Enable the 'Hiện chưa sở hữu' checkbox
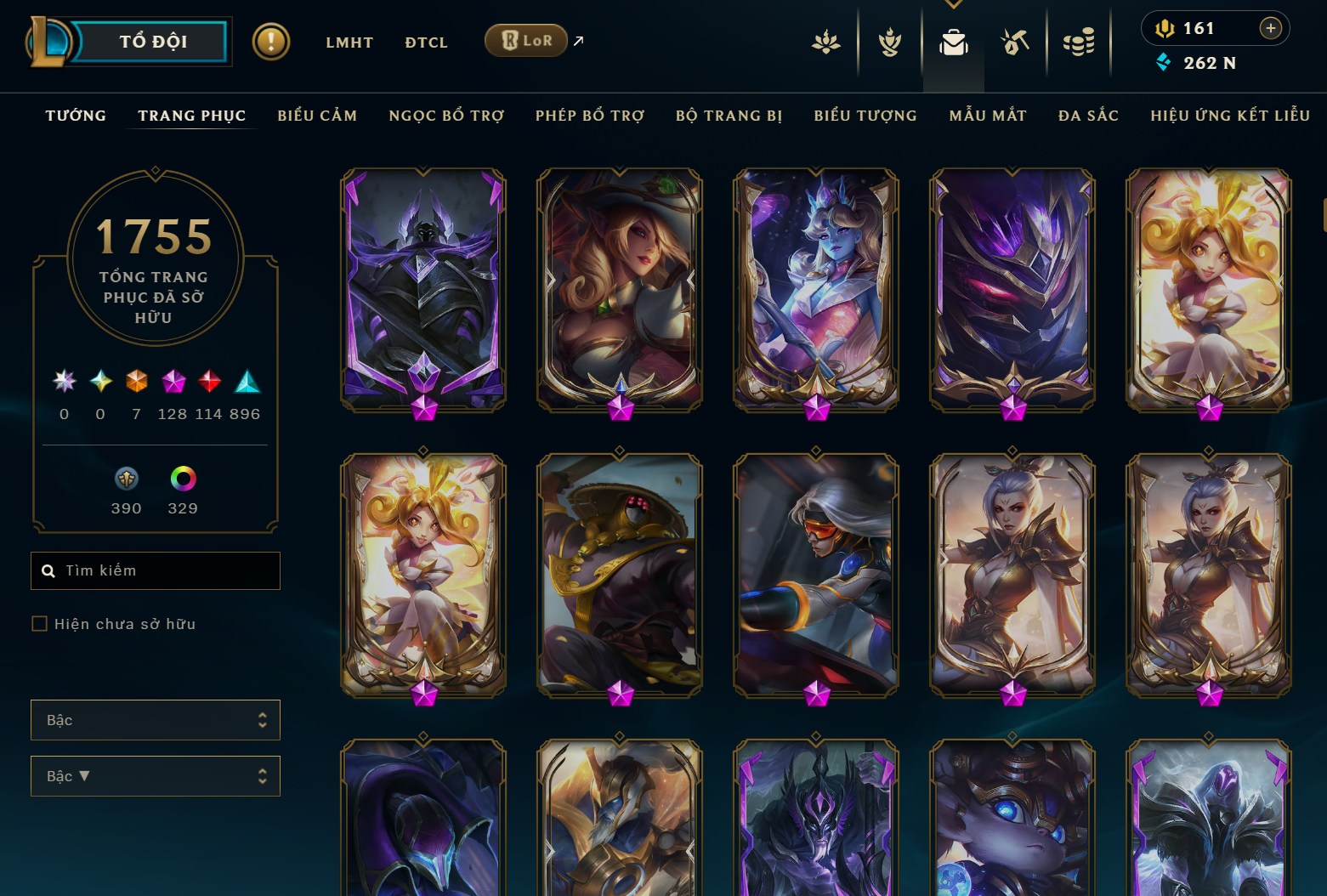 [40, 623]
